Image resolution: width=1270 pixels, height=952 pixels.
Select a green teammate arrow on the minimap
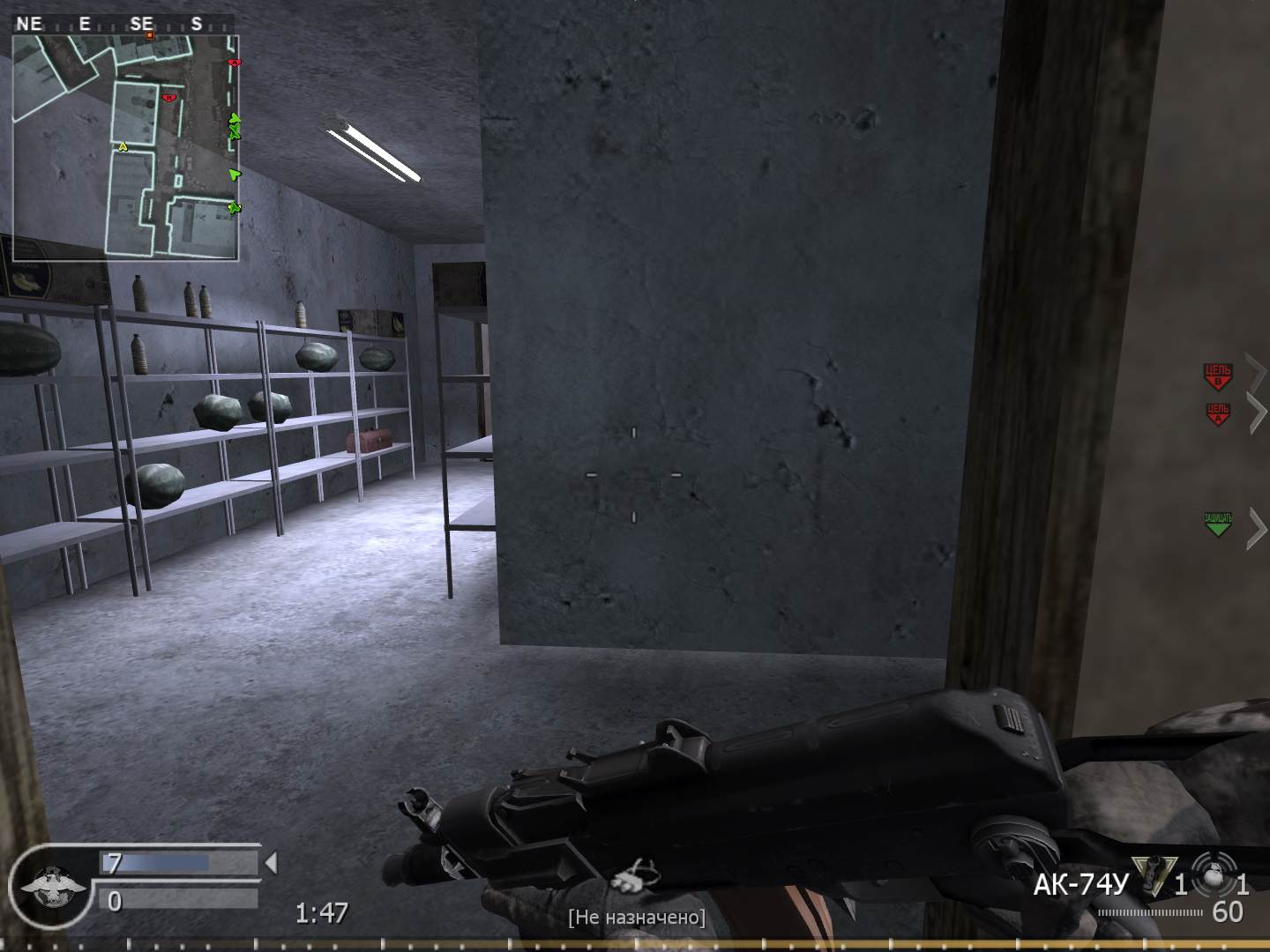click(x=235, y=175)
